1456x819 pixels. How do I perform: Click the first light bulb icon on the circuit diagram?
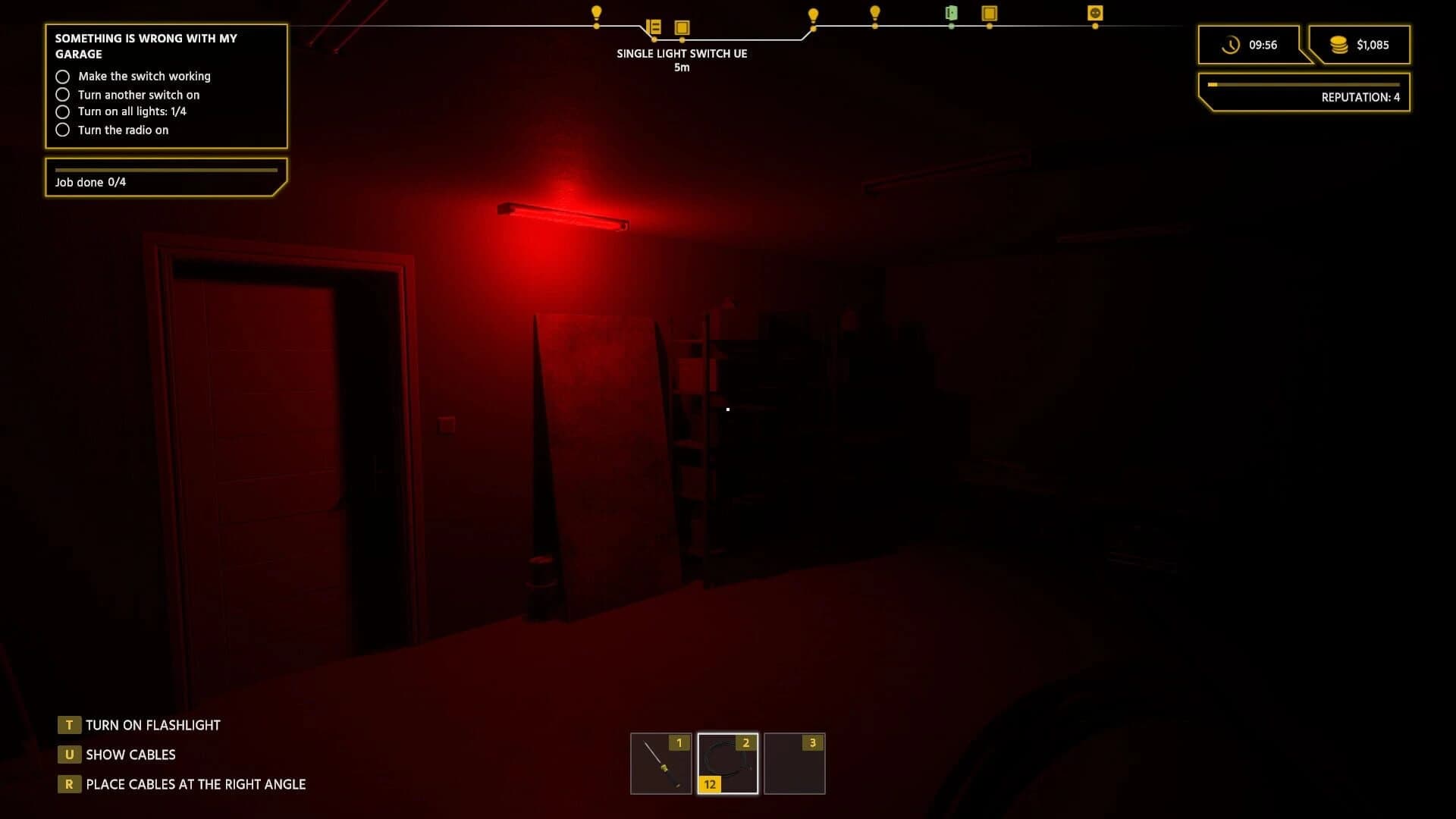(x=596, y=13)
